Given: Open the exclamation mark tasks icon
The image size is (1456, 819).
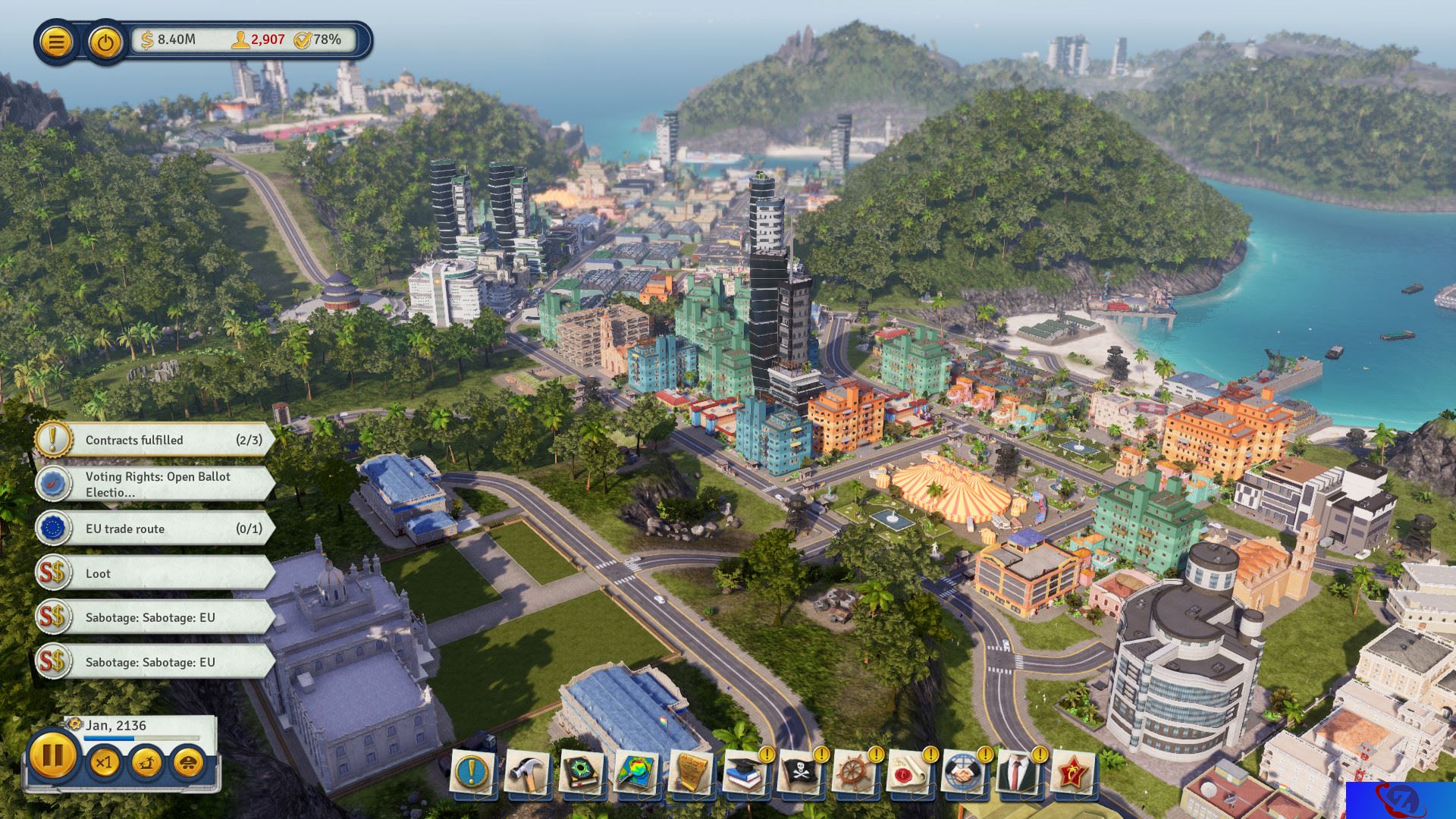Looking at the screenshot, I should point(472,773).
